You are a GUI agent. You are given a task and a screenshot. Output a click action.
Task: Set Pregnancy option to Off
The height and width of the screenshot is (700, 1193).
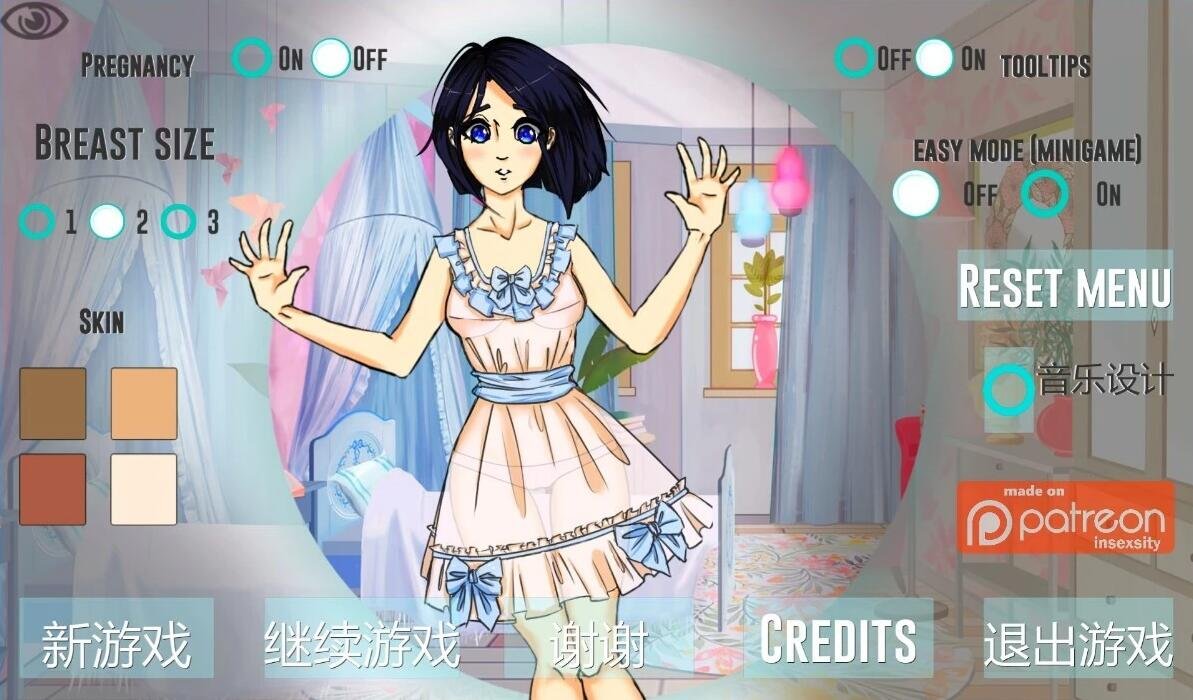[331, 58]
